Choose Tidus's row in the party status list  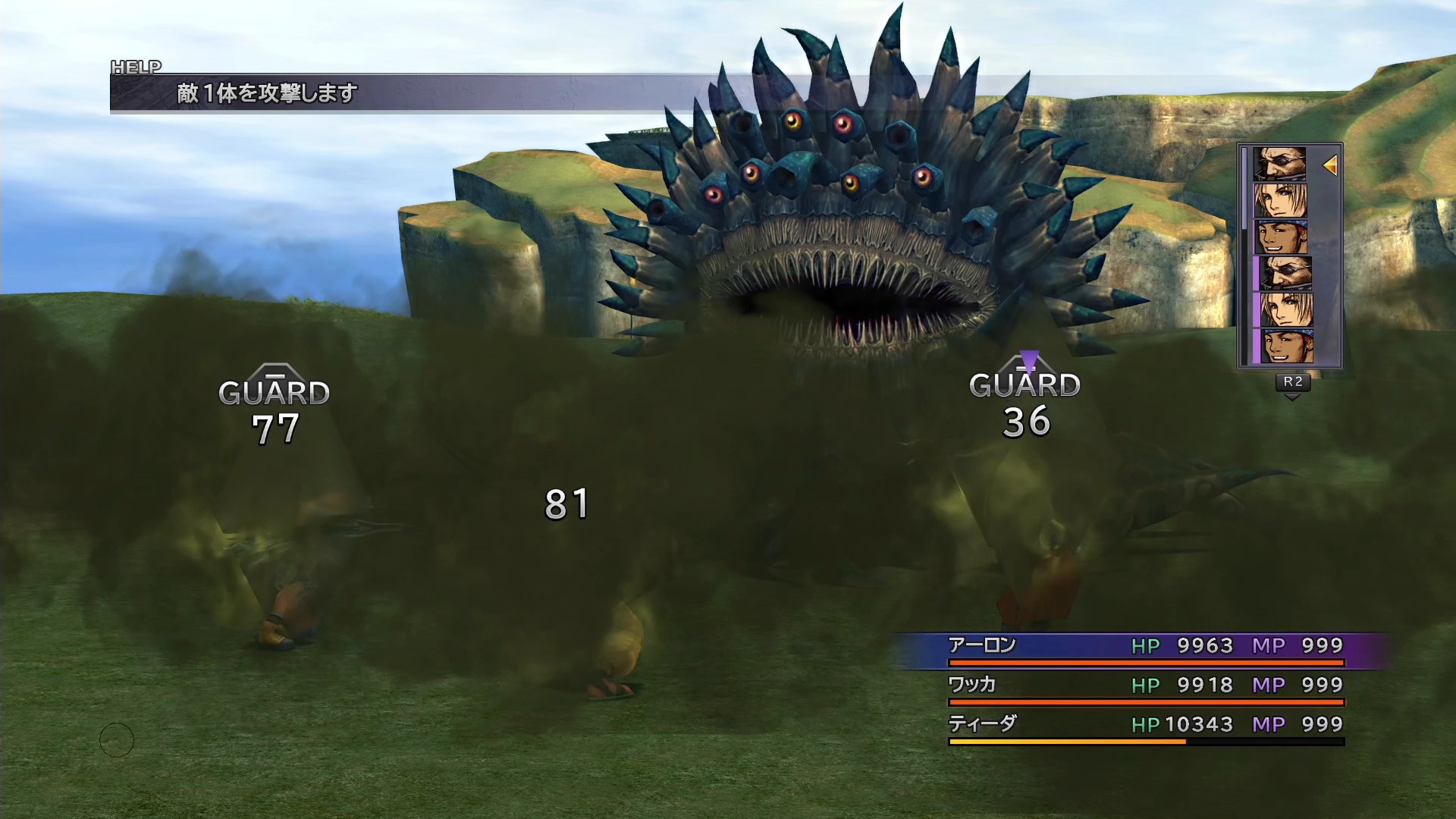click(1145, 726)
